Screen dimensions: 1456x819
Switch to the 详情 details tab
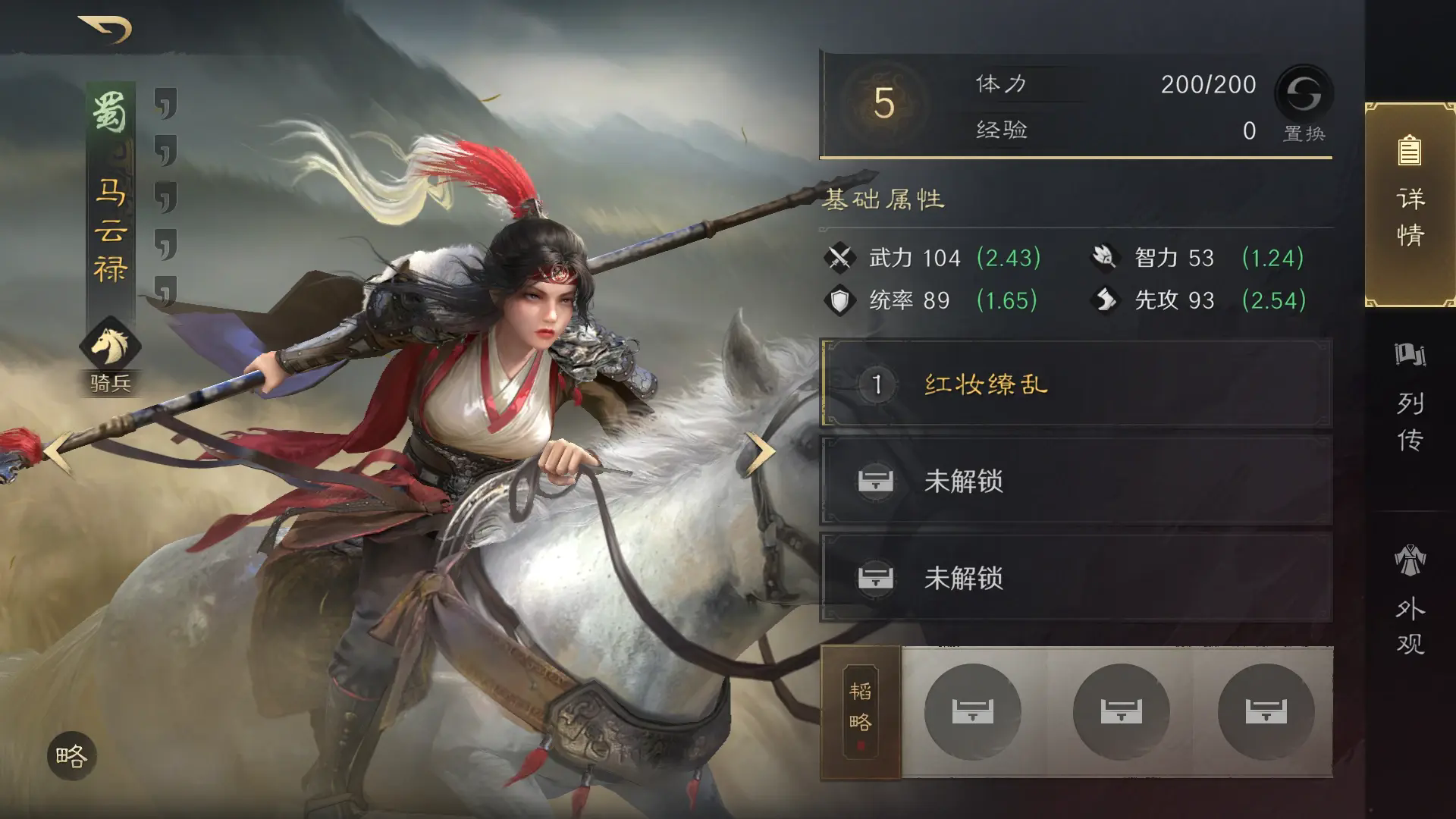[1410, 203]
